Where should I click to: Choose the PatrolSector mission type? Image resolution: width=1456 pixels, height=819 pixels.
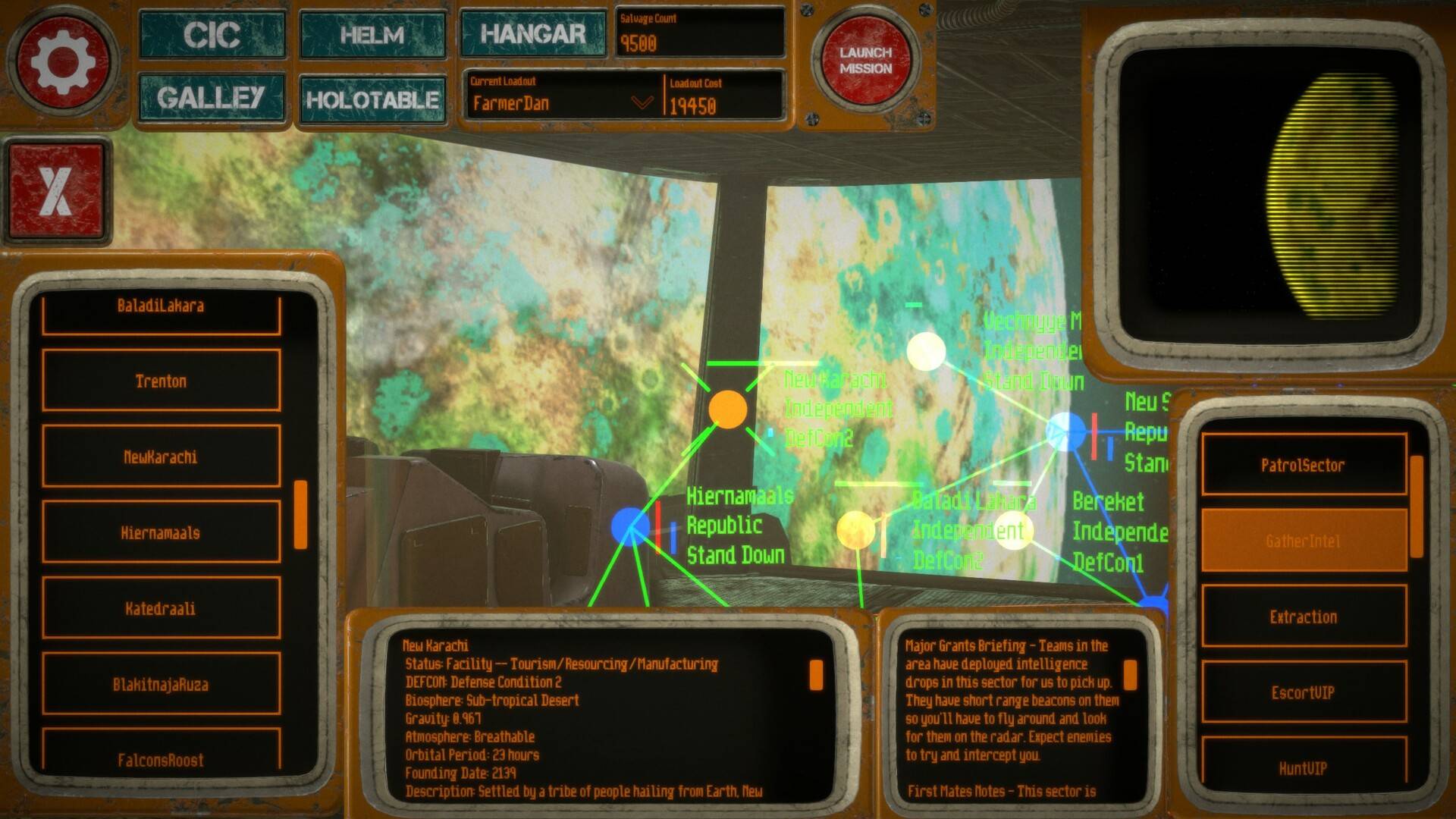(x=1303, y=465)
